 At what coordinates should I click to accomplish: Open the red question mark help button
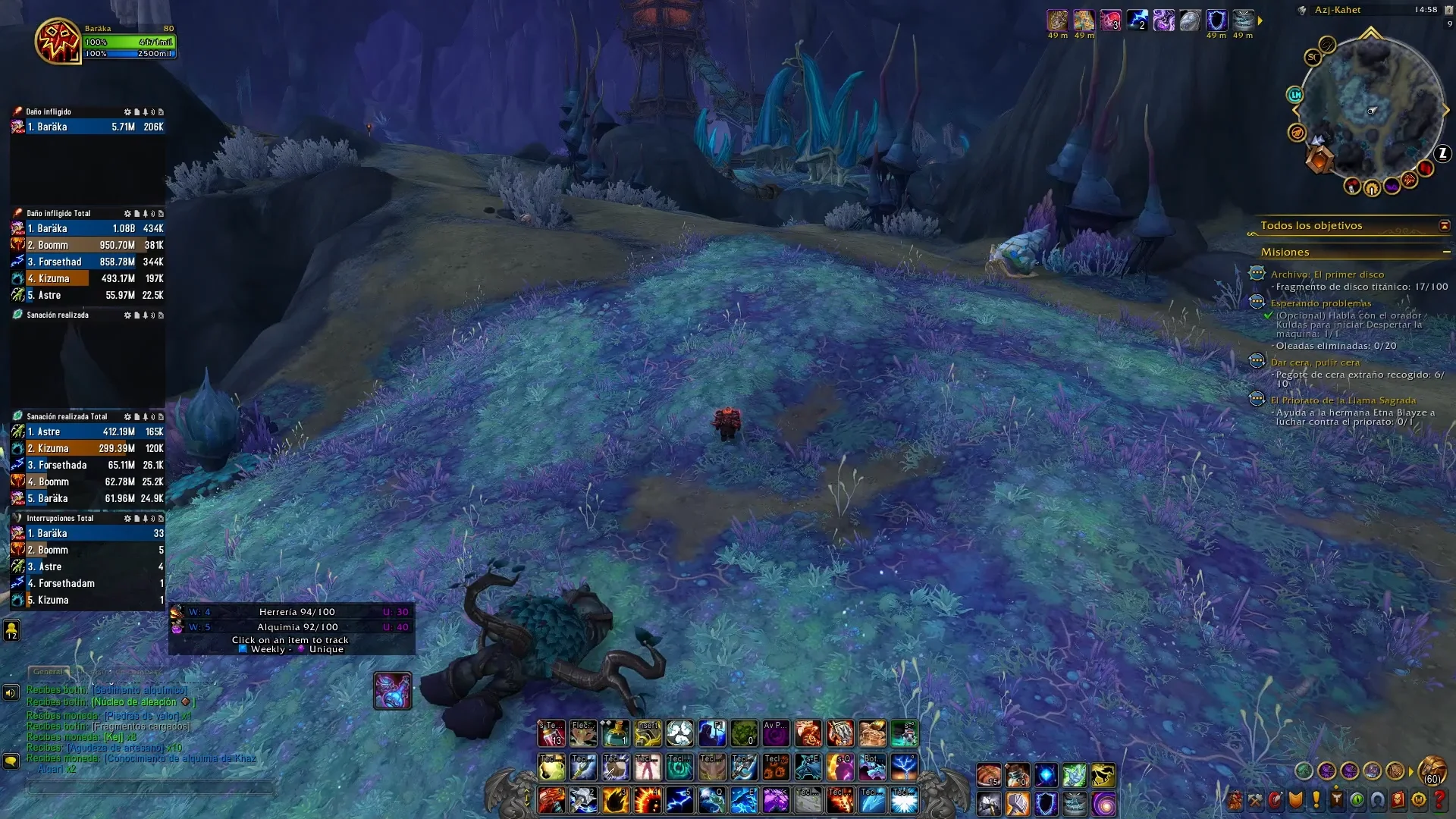pyautogui.click(x=1439, y=800)
